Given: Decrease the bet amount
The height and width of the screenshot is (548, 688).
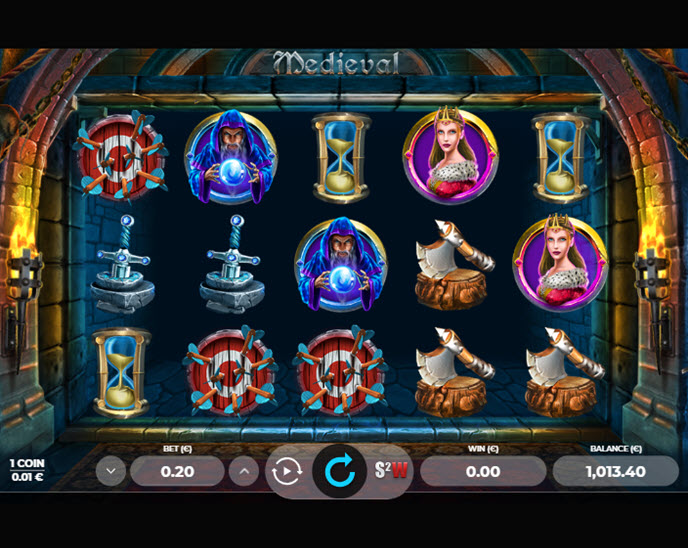Looking at the screenshot, I should pyautogui.click(x=111, y=471).
